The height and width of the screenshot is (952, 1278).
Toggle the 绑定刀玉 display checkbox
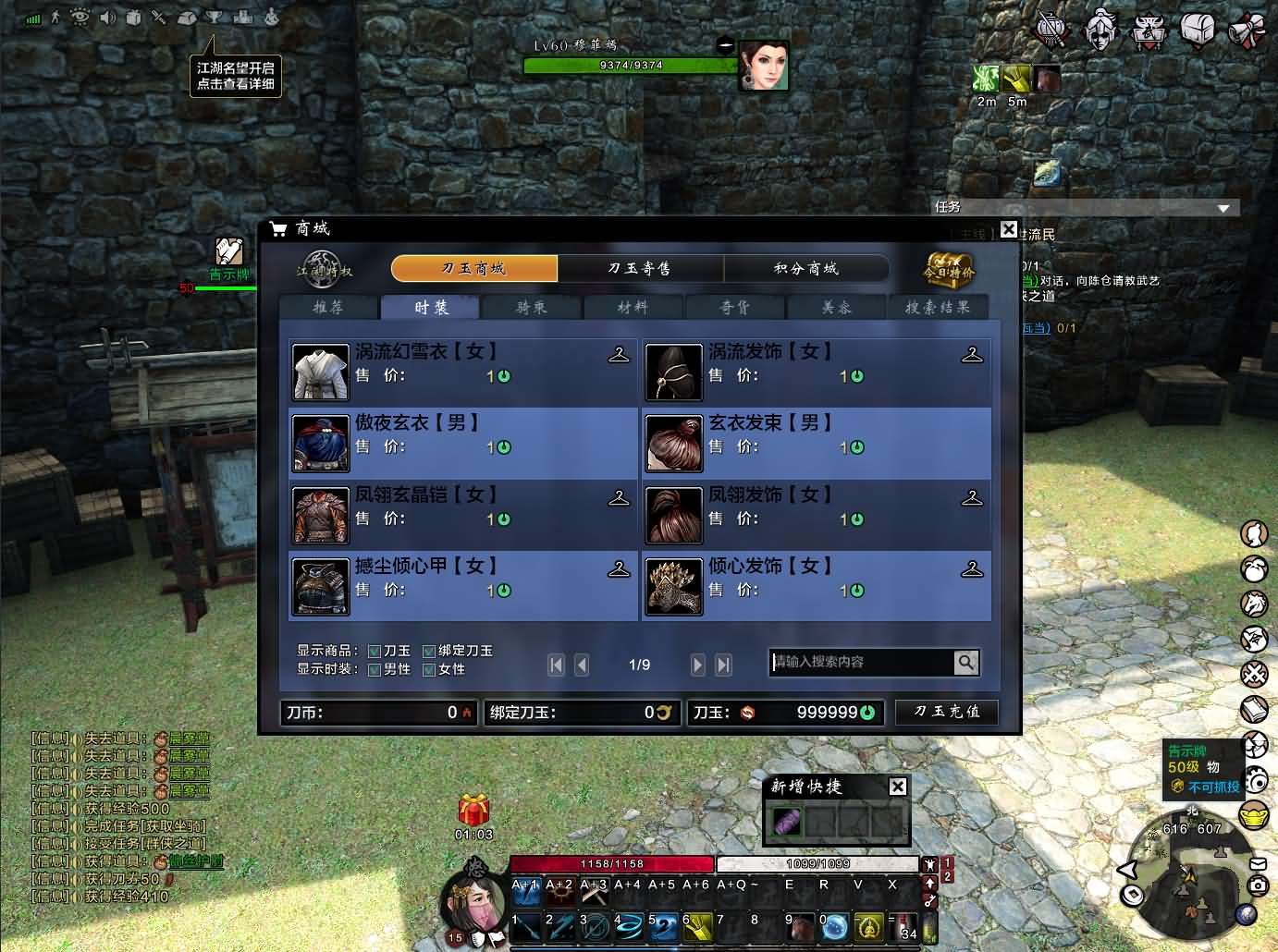click(429, 652)
